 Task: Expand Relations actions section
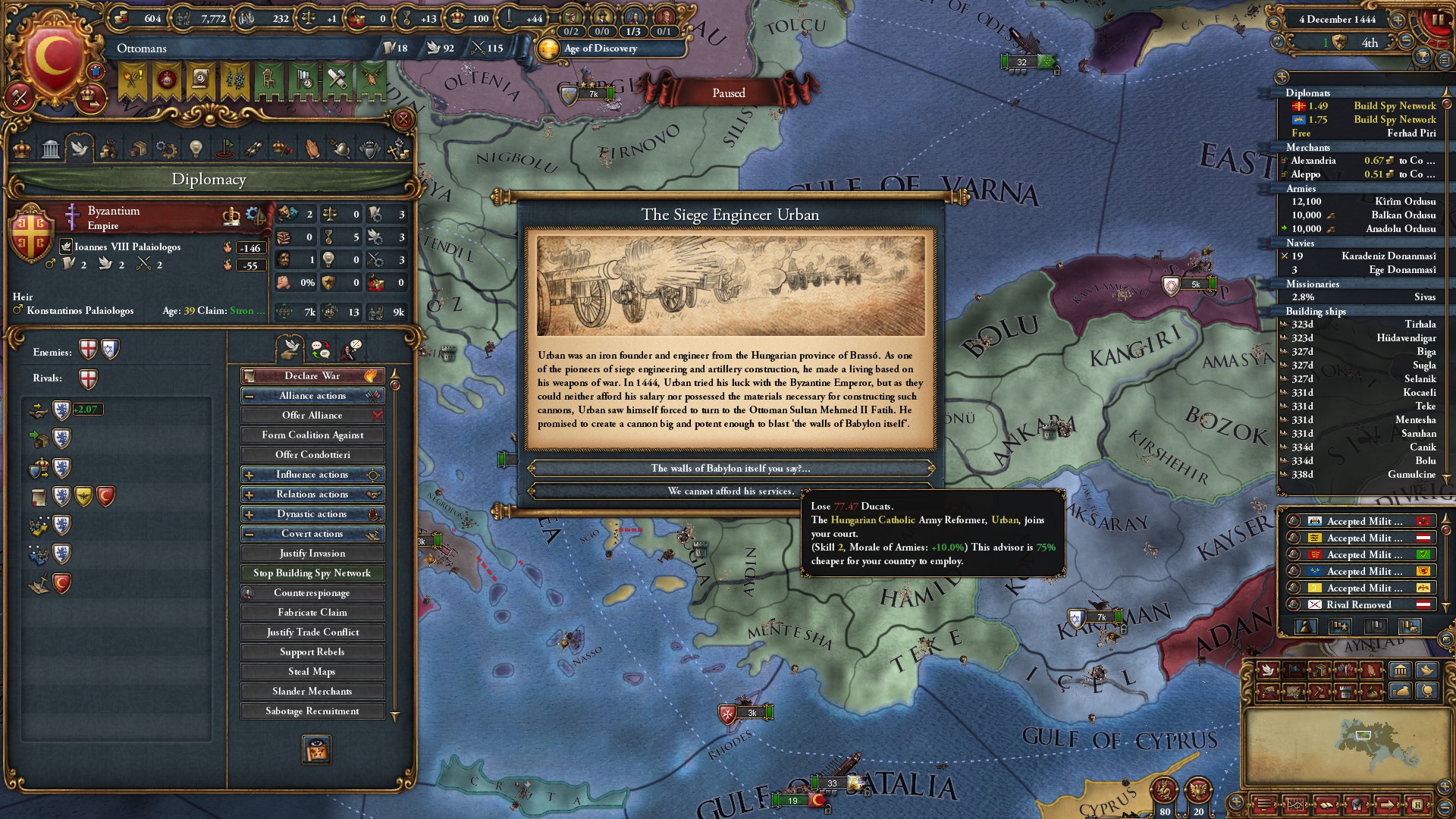[312, 494]
